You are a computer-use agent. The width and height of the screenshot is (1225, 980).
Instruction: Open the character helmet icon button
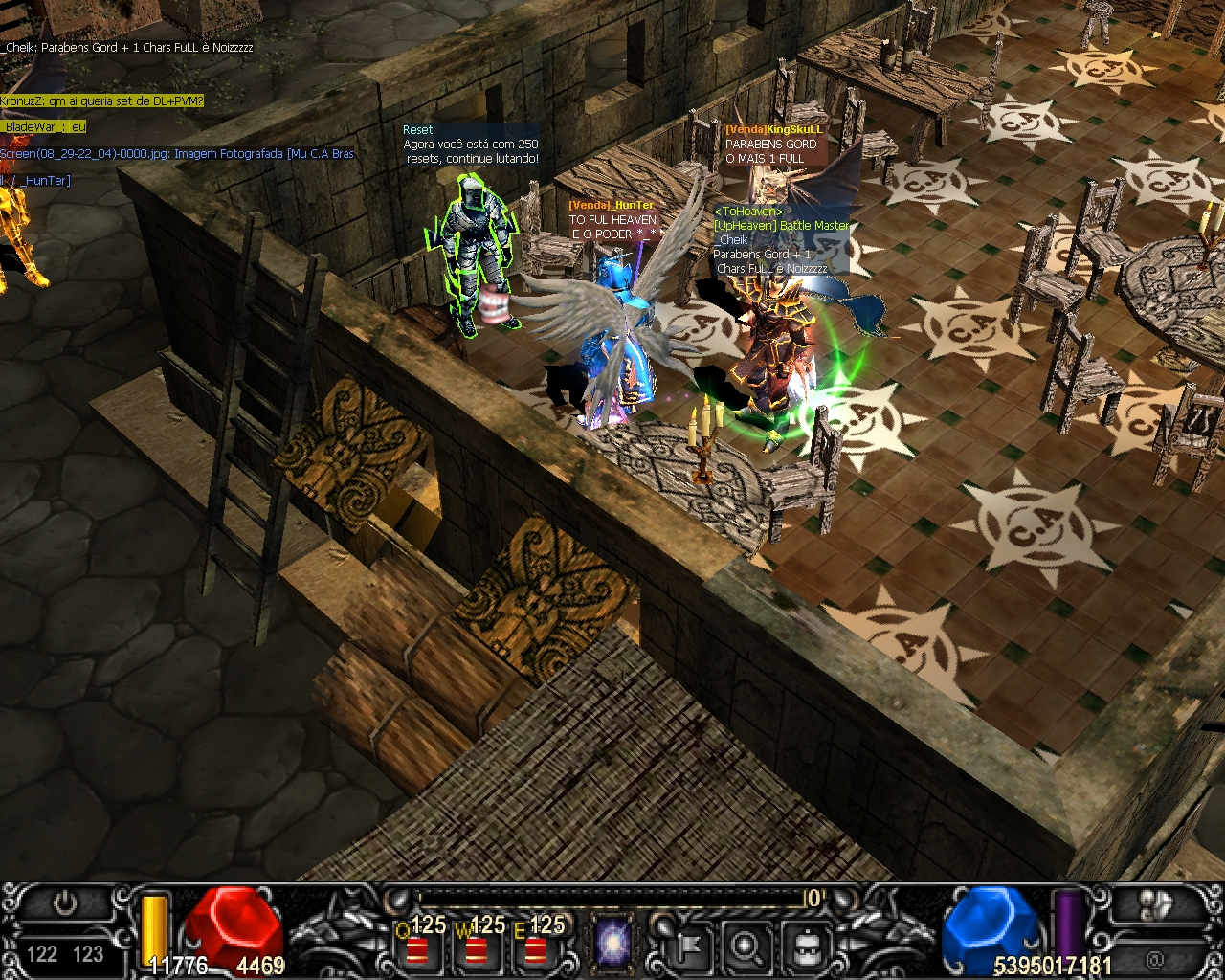806,947
